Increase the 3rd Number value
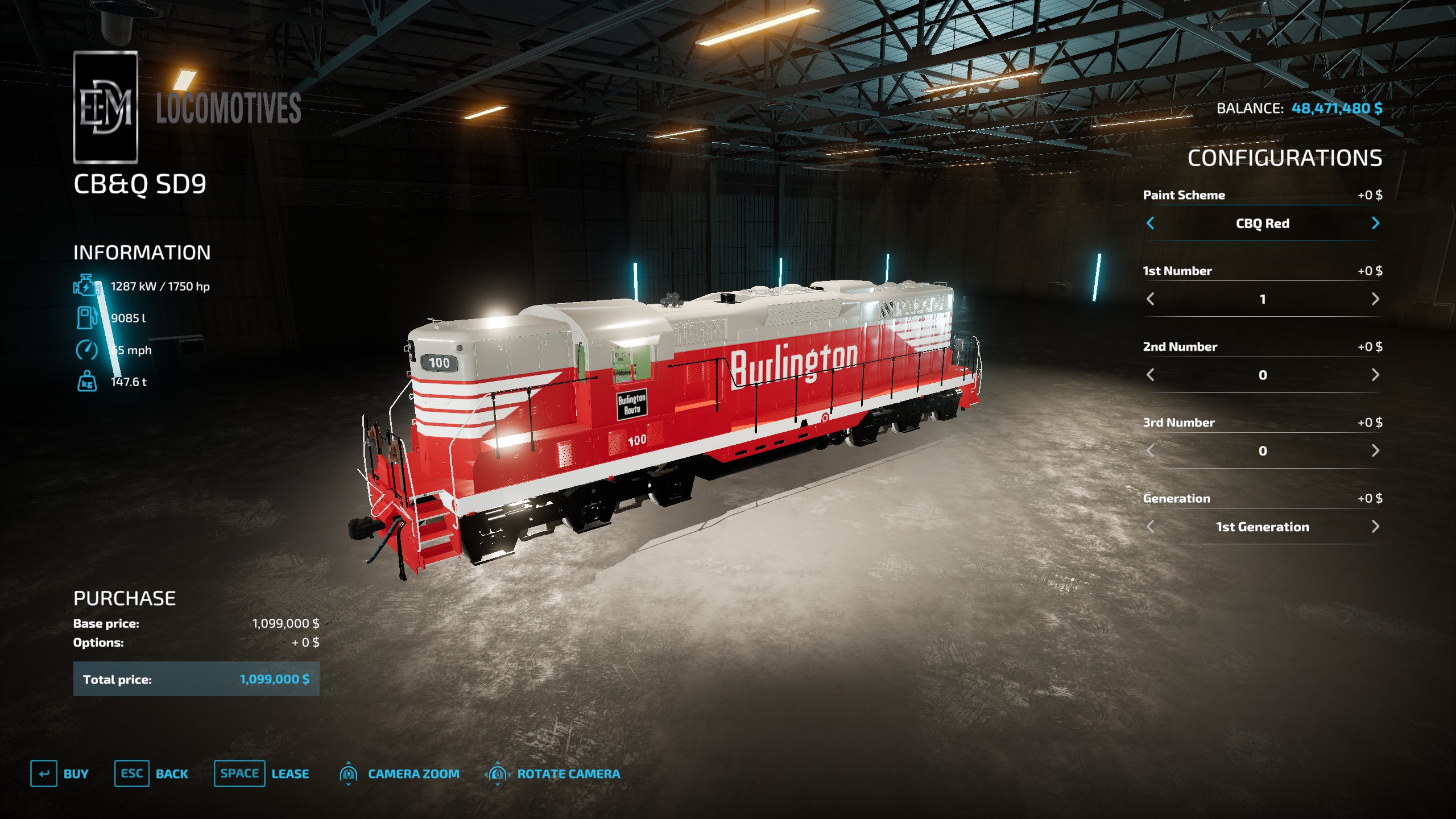The width and height of the screenshot is (1456, 819). 1375,450
